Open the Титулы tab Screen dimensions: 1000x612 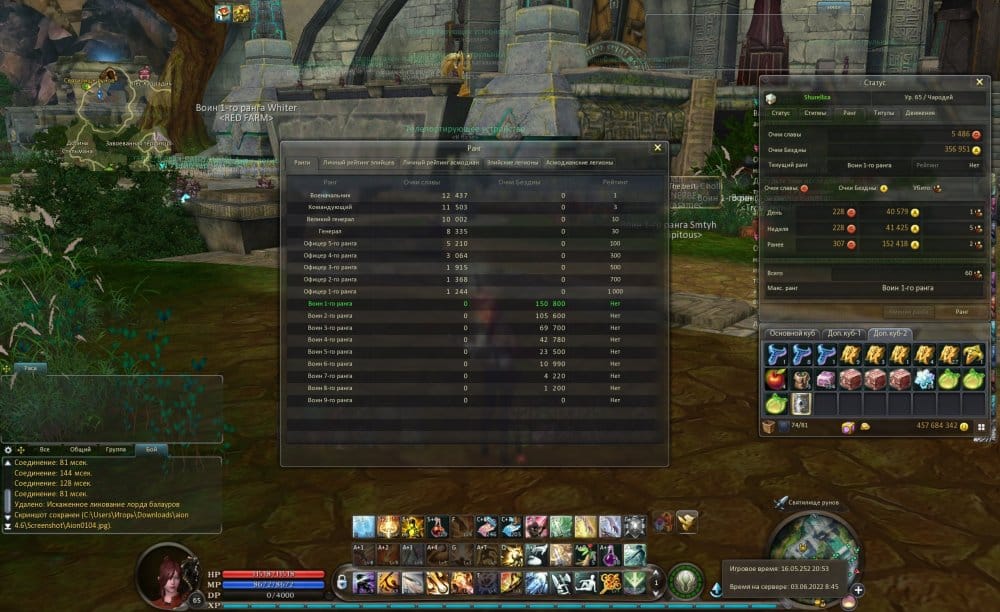tap(883, 113)
